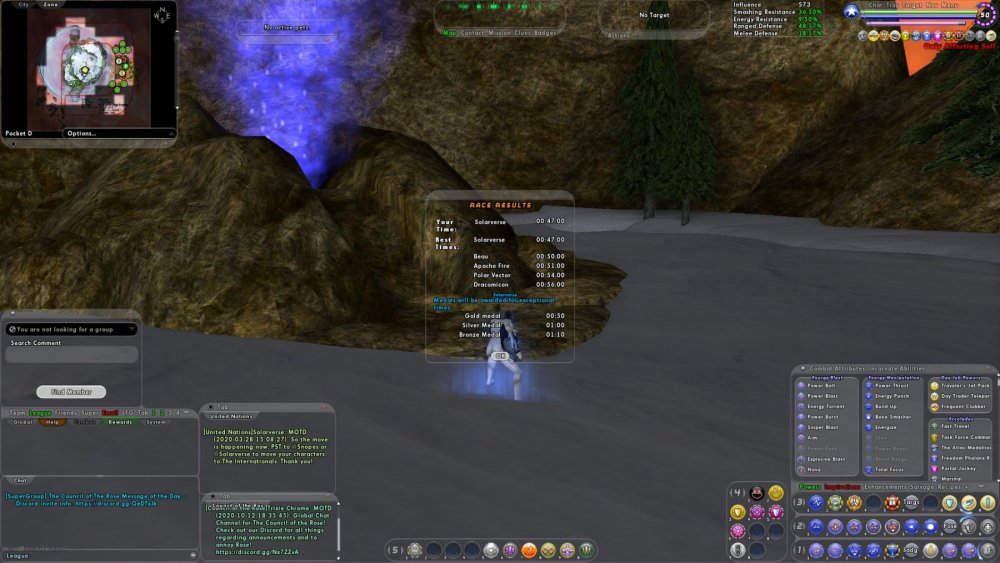Select the Help chat tab
The width and height of the screenshot is (1000, 563).
(x=53, y=422)
